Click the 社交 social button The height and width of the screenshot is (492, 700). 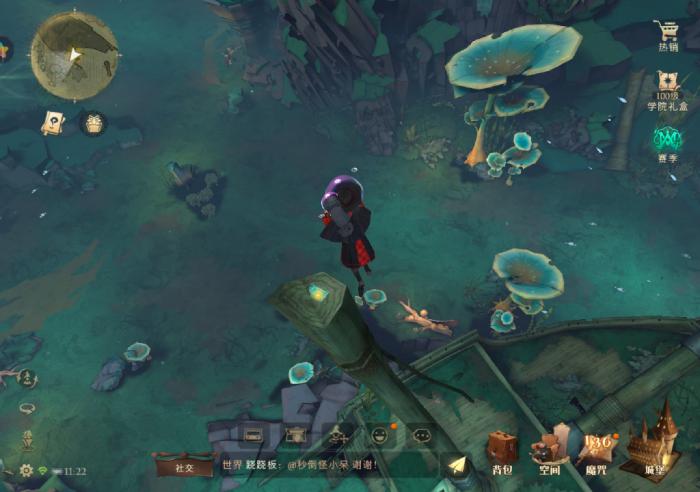[x=184, y=466]
